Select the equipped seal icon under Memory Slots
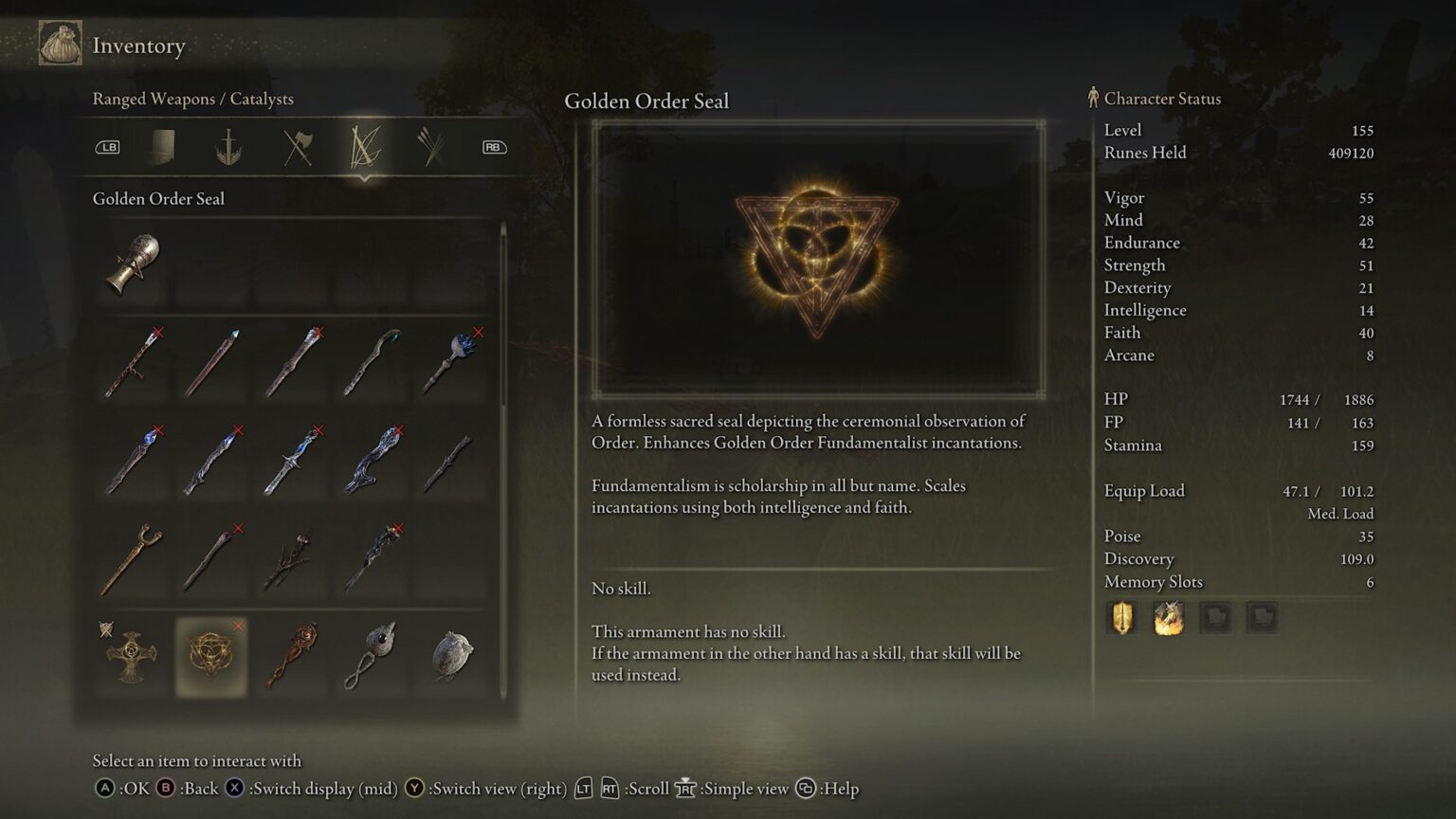Screen dimensions: 1456x819 click(1169, 617)
